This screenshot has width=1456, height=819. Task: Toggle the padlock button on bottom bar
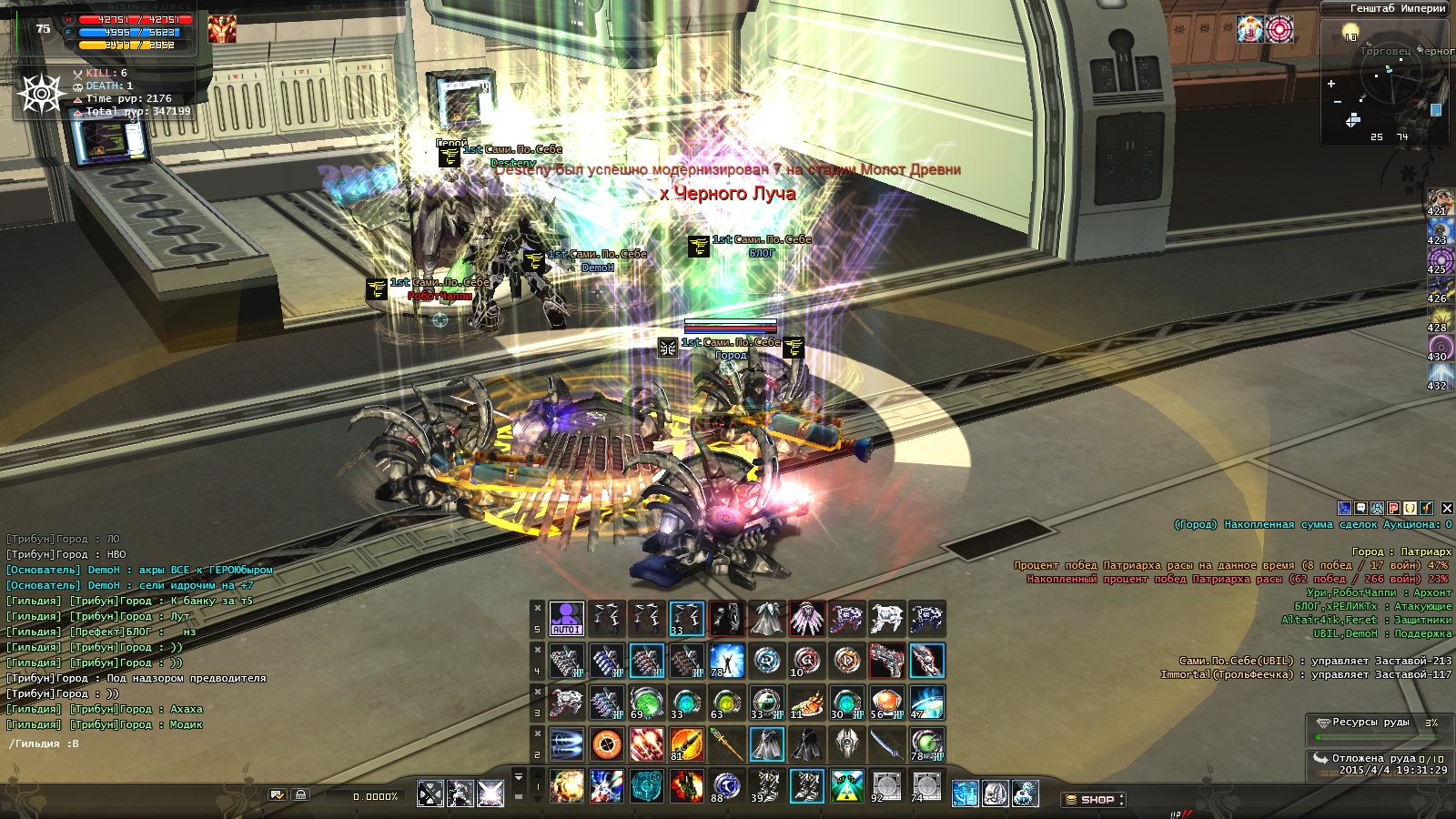(x=301, y=795)
